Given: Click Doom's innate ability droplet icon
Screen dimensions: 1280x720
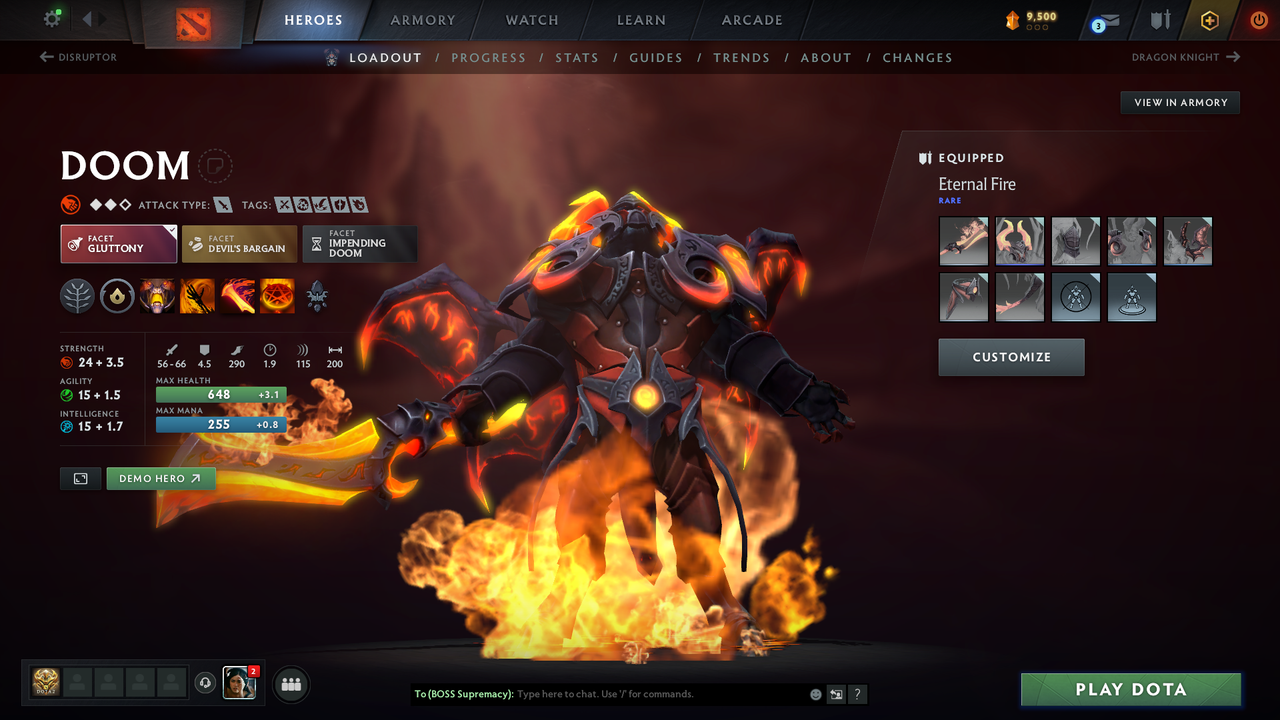Looking at the screenshot, I should coord(117,296).
